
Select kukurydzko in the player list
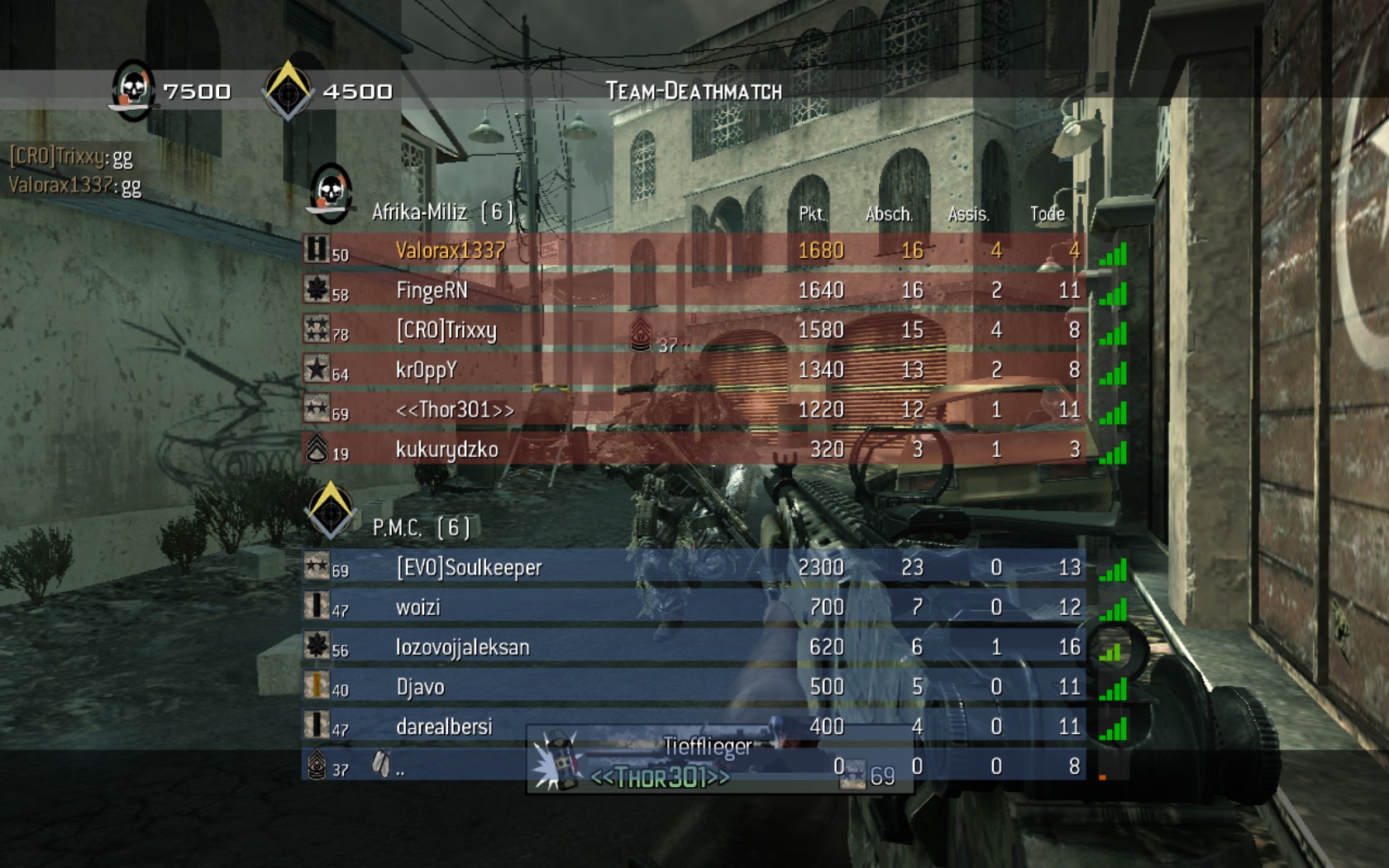tap(446, 449)
